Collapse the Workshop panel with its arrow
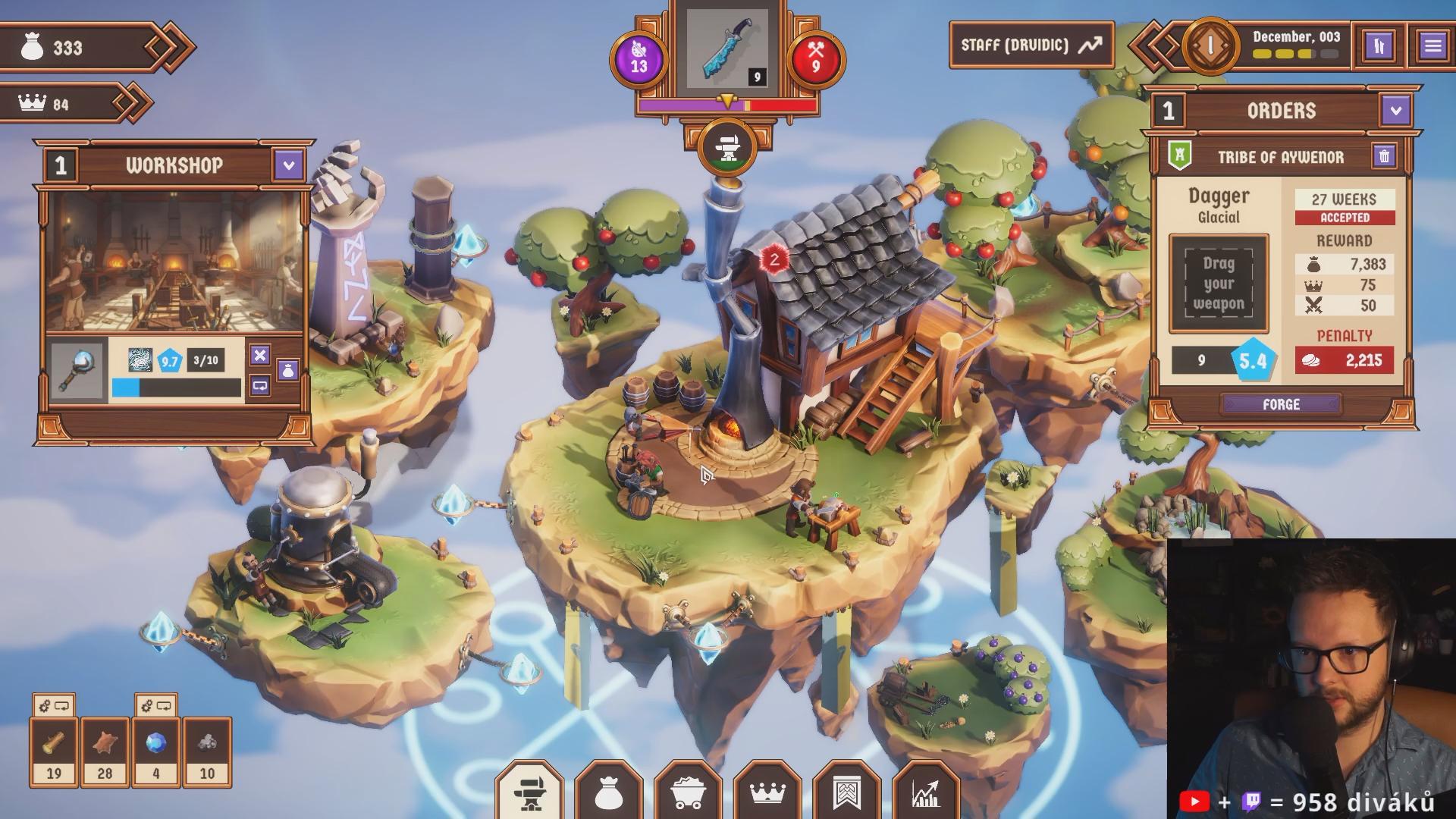The width and height of the screenshot is (1456, 819). click(x=288, y=165)
